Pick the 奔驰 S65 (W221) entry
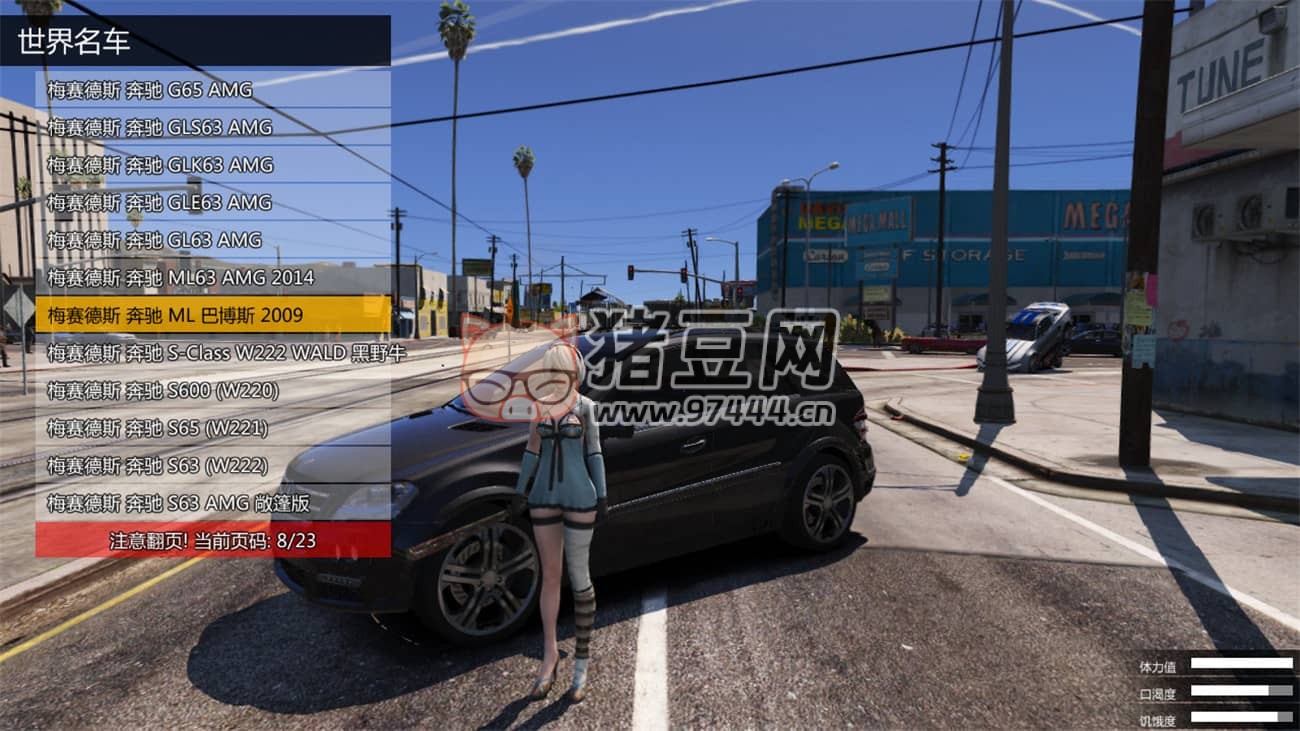The width and height of the screenshot is (1300, 731). pyautogui.click(x=212, y=428)
